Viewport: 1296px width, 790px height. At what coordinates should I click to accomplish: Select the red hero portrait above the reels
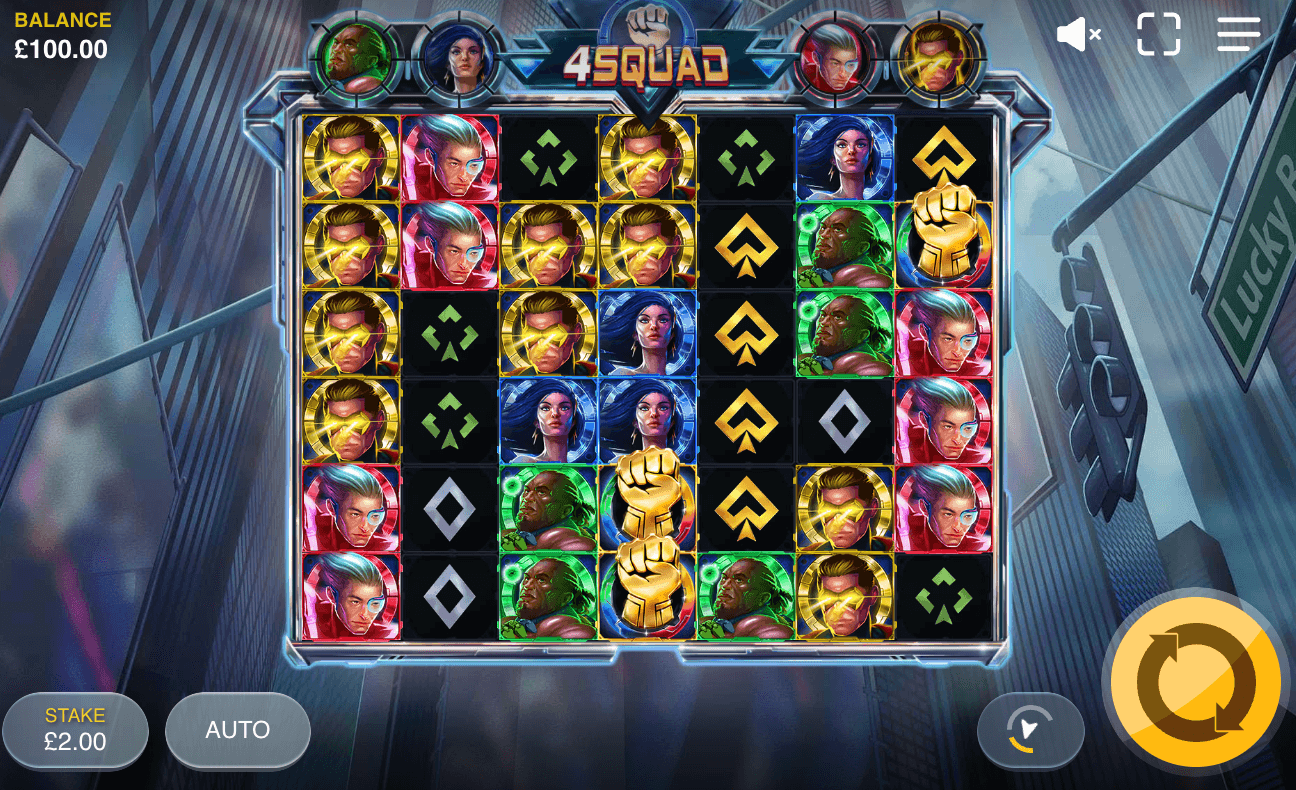point(836,58)
